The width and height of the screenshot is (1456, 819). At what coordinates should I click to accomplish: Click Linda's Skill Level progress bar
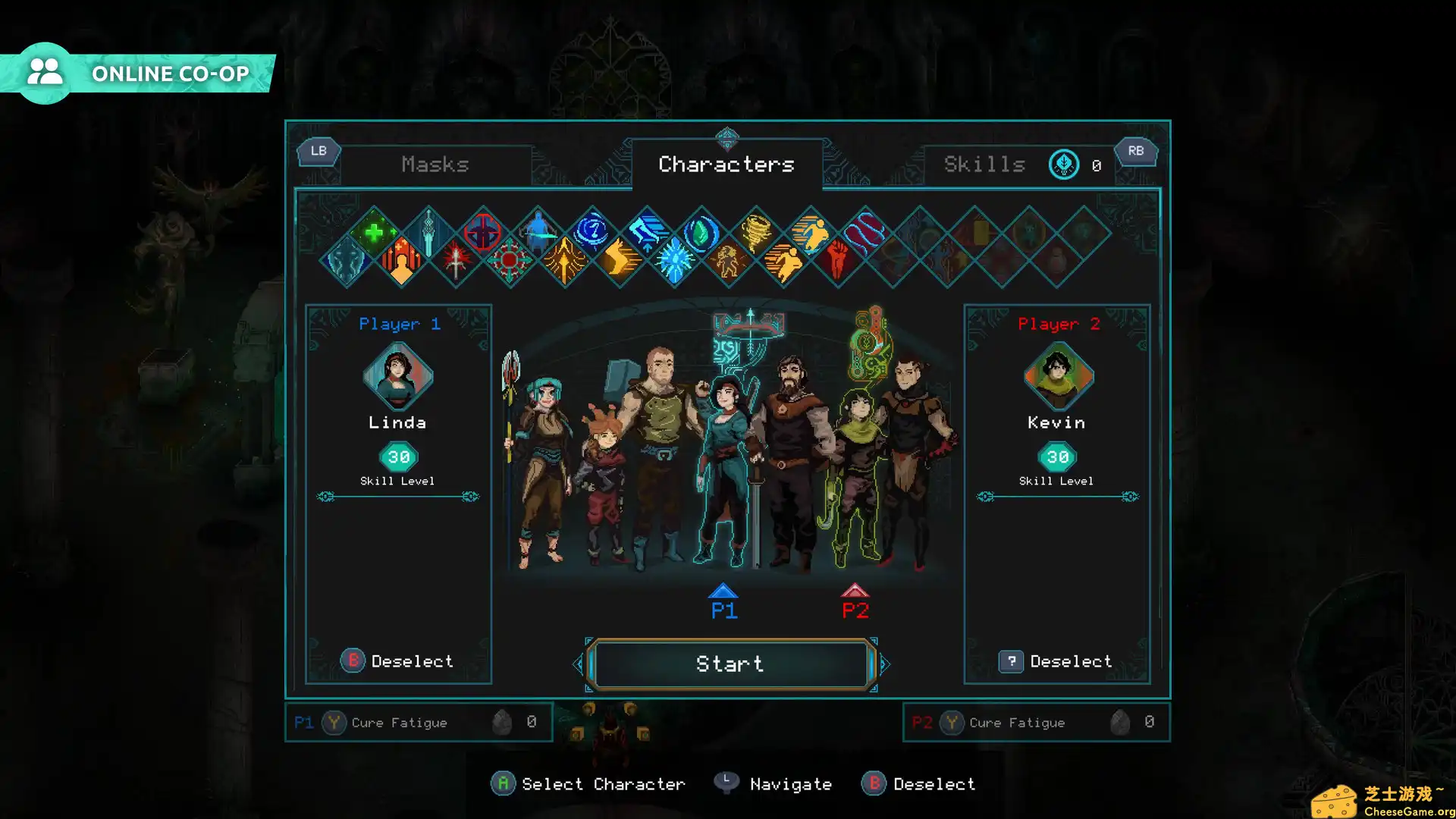tap(398, 497)
